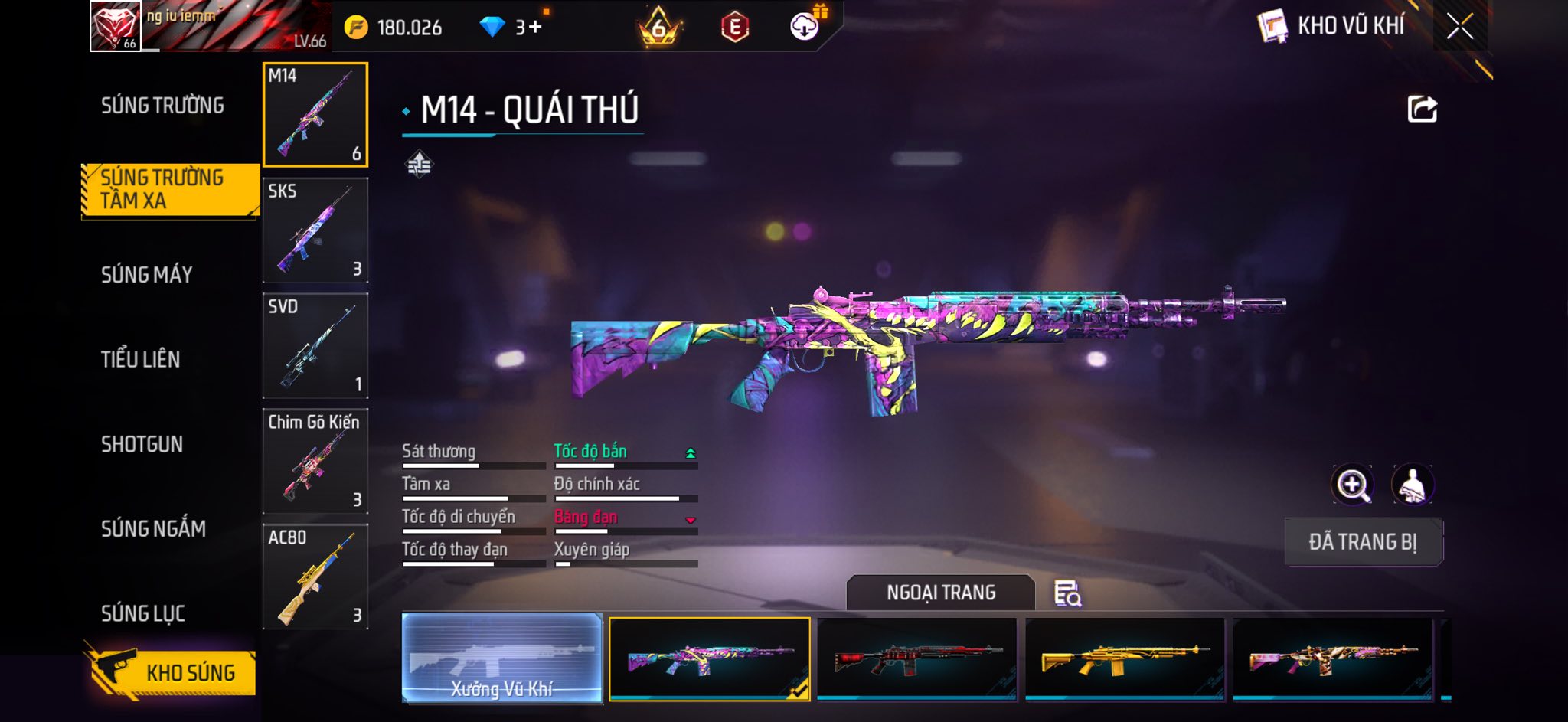
Task: Select the SKS weapon tile
Action: click(315, 230)
